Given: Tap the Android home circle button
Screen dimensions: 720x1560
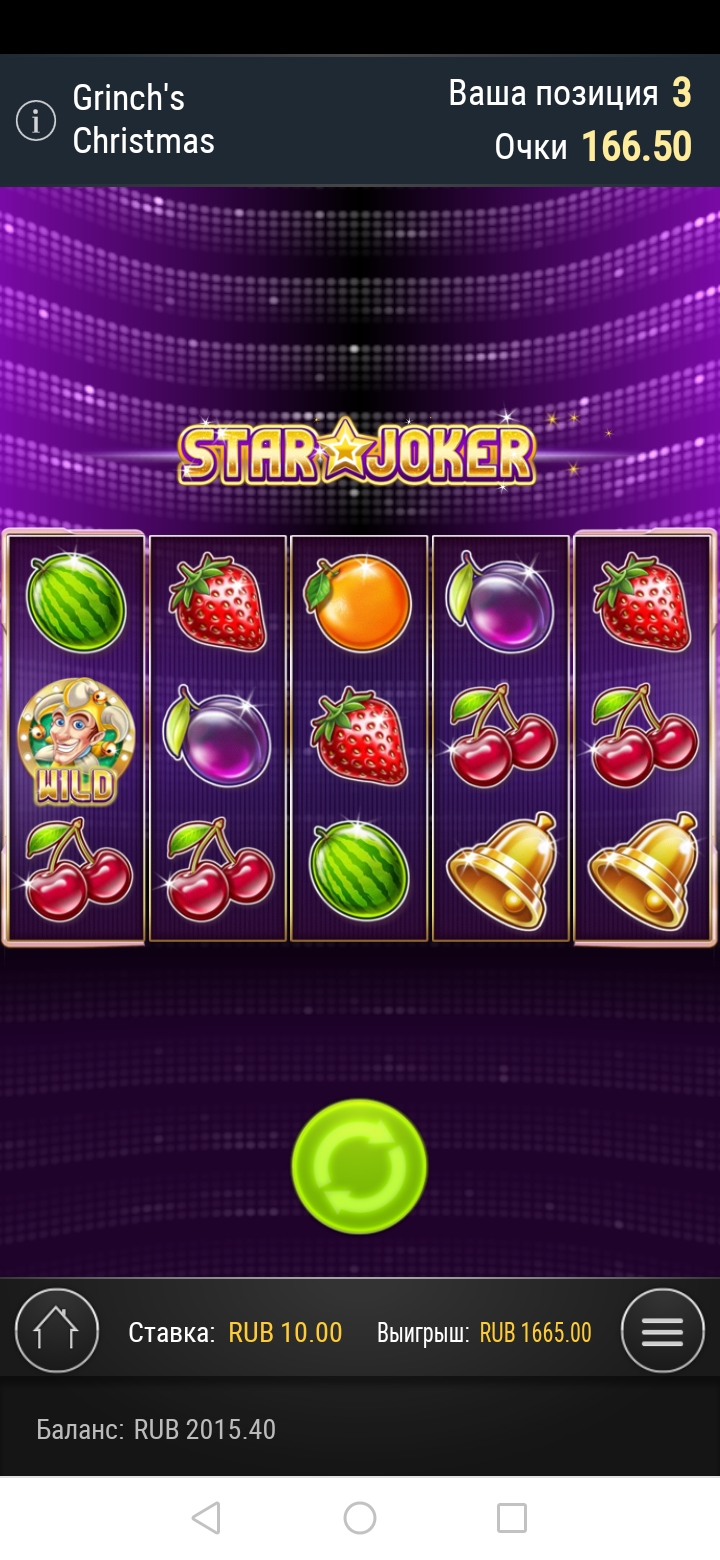Looking at the screenshot, I should click(x=360, y=1518).
